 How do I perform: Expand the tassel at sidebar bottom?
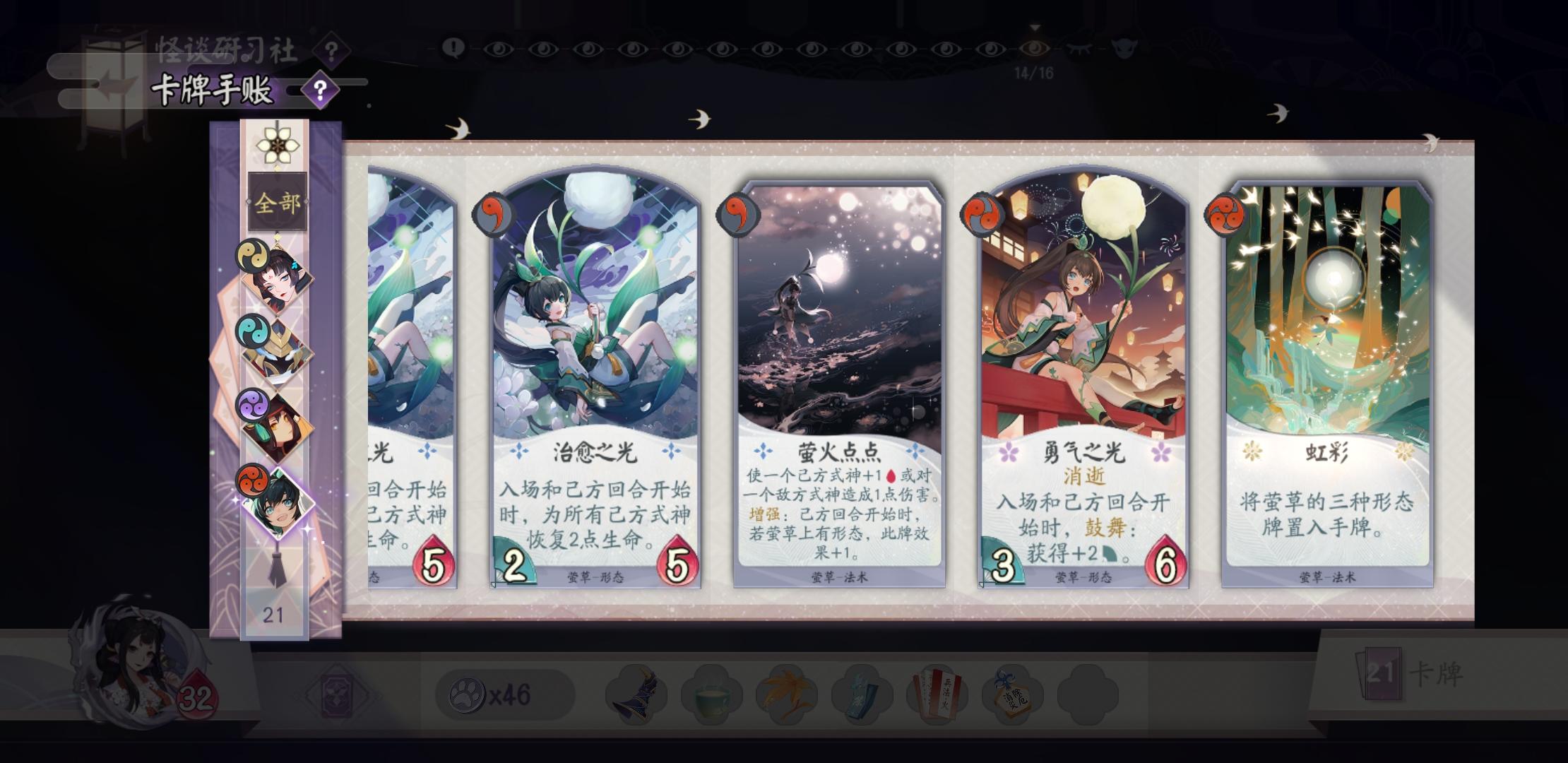coord(278,571)
